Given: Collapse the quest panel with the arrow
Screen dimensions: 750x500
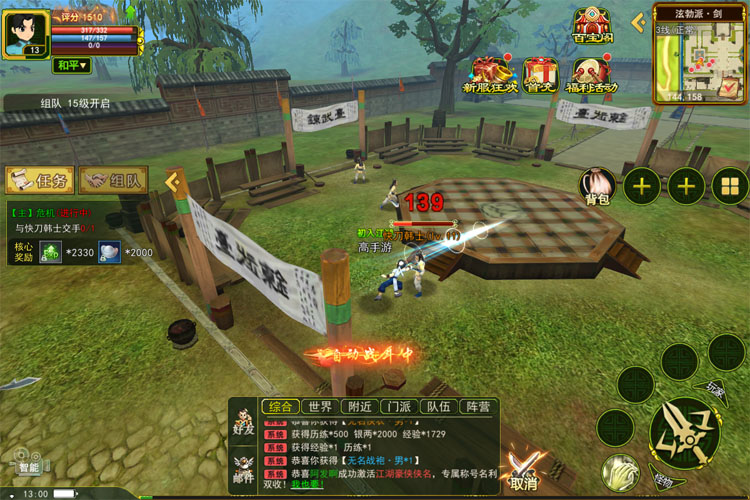Looking at the screenshot, I should [x=171, y=181].
